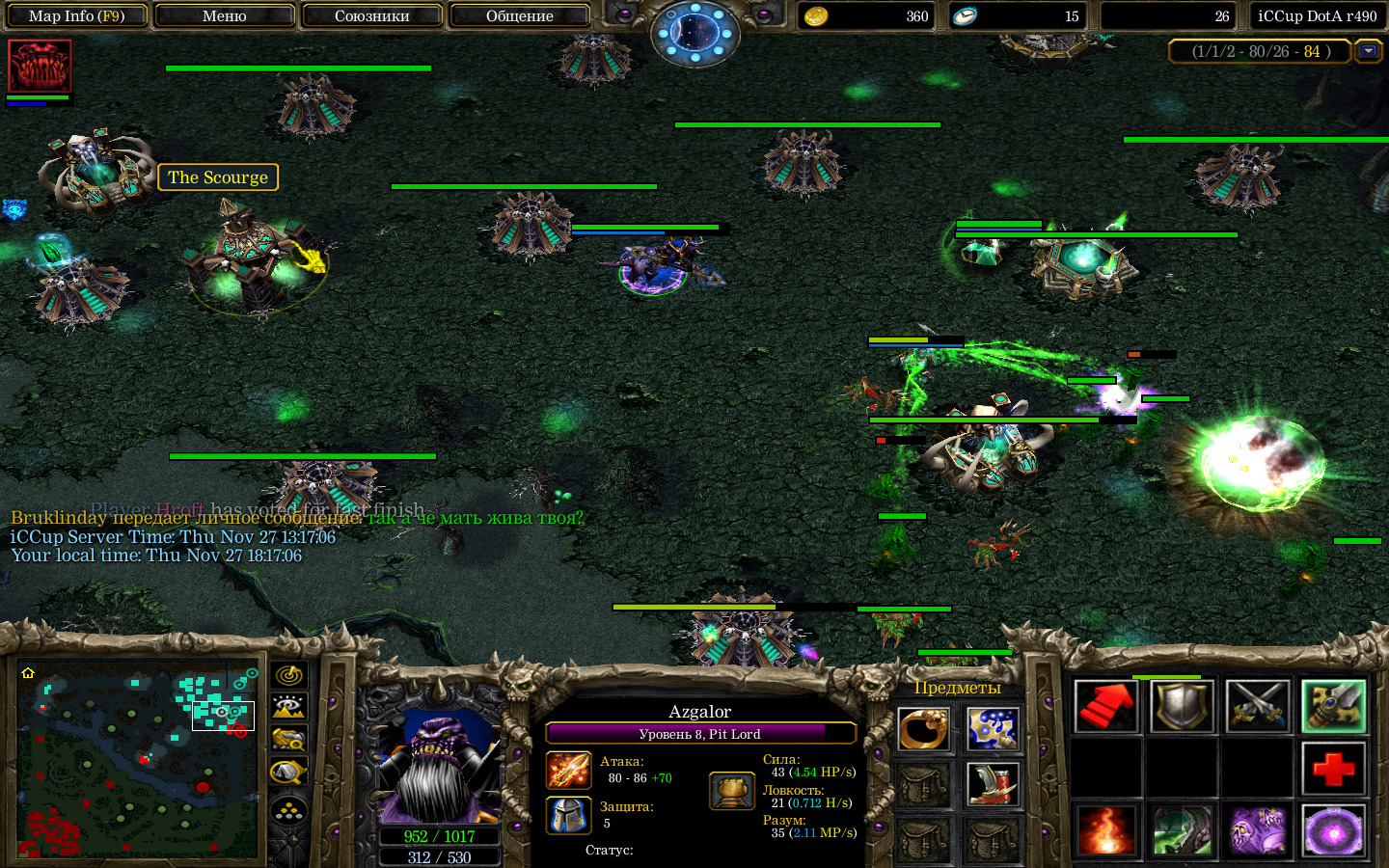Screen dimensions: 1389x868
Task: Select the red hero icon at top-left
Action: click(x=40, y=66)
